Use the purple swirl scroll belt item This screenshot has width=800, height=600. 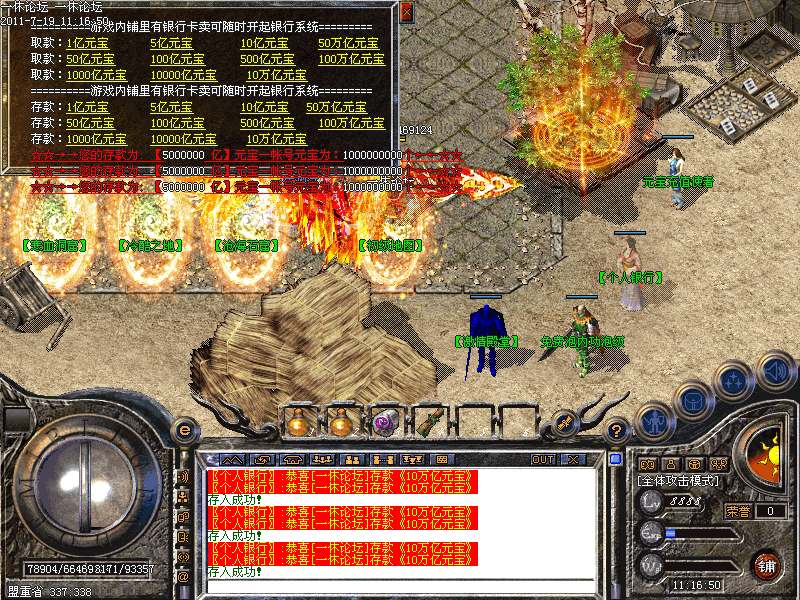click(x=386, y=423)
